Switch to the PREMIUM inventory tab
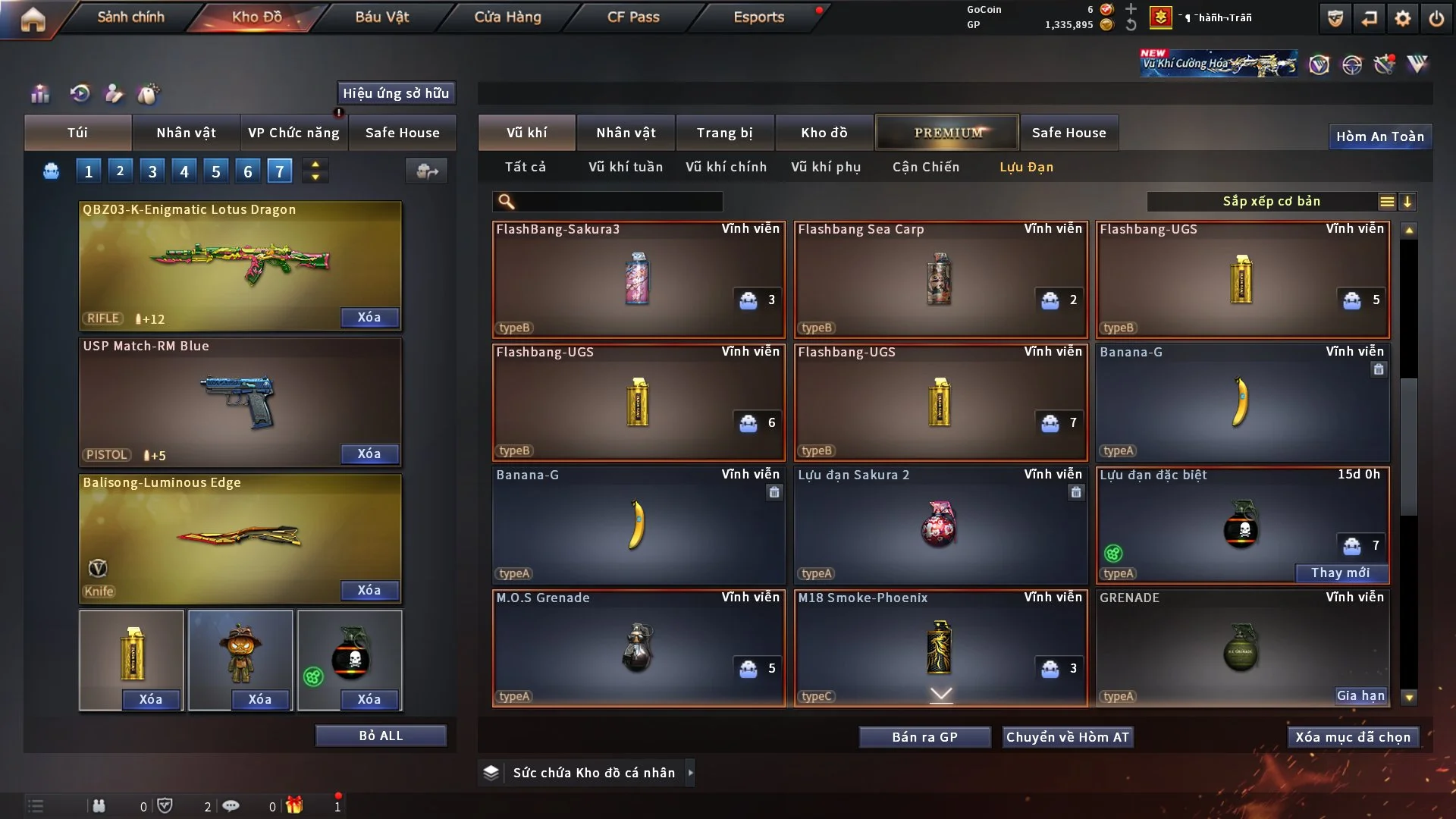The width and height of the screenshot is (1456, 819). 947,133
